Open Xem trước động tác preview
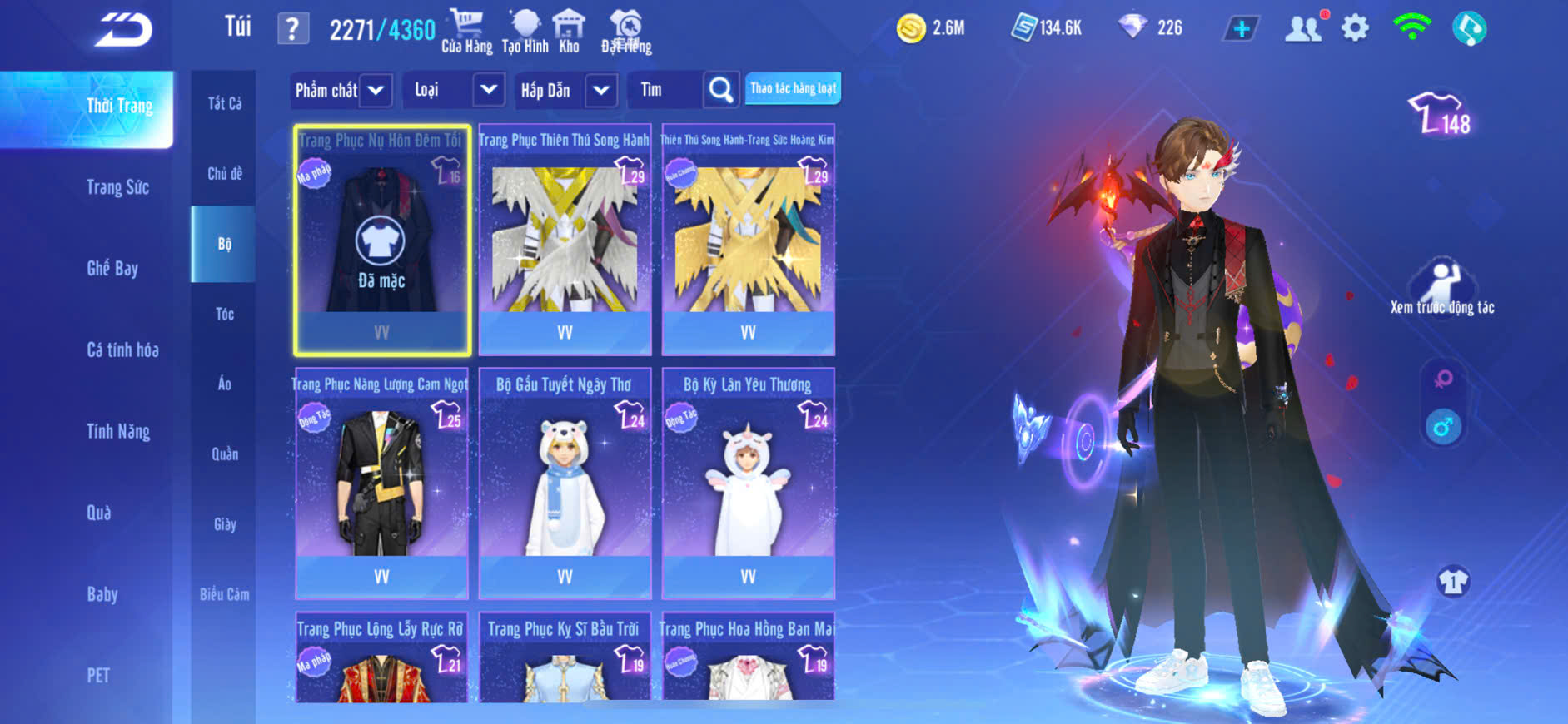 click(1442, 288)
